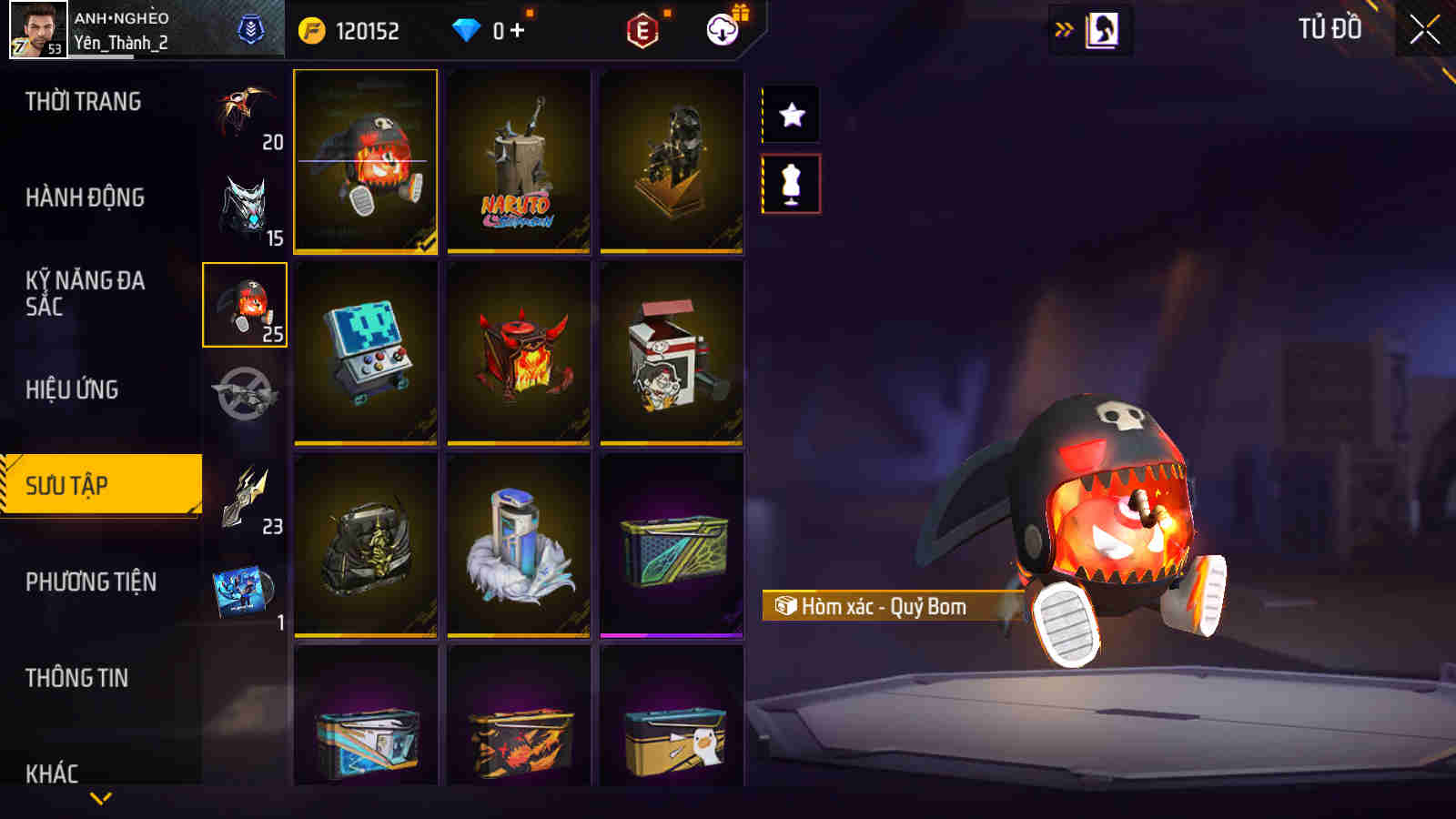Screen dimensions: 1456x819
Task: Click the cloud download gift icon
Action: pyautogui.click(x=723, y=28)
